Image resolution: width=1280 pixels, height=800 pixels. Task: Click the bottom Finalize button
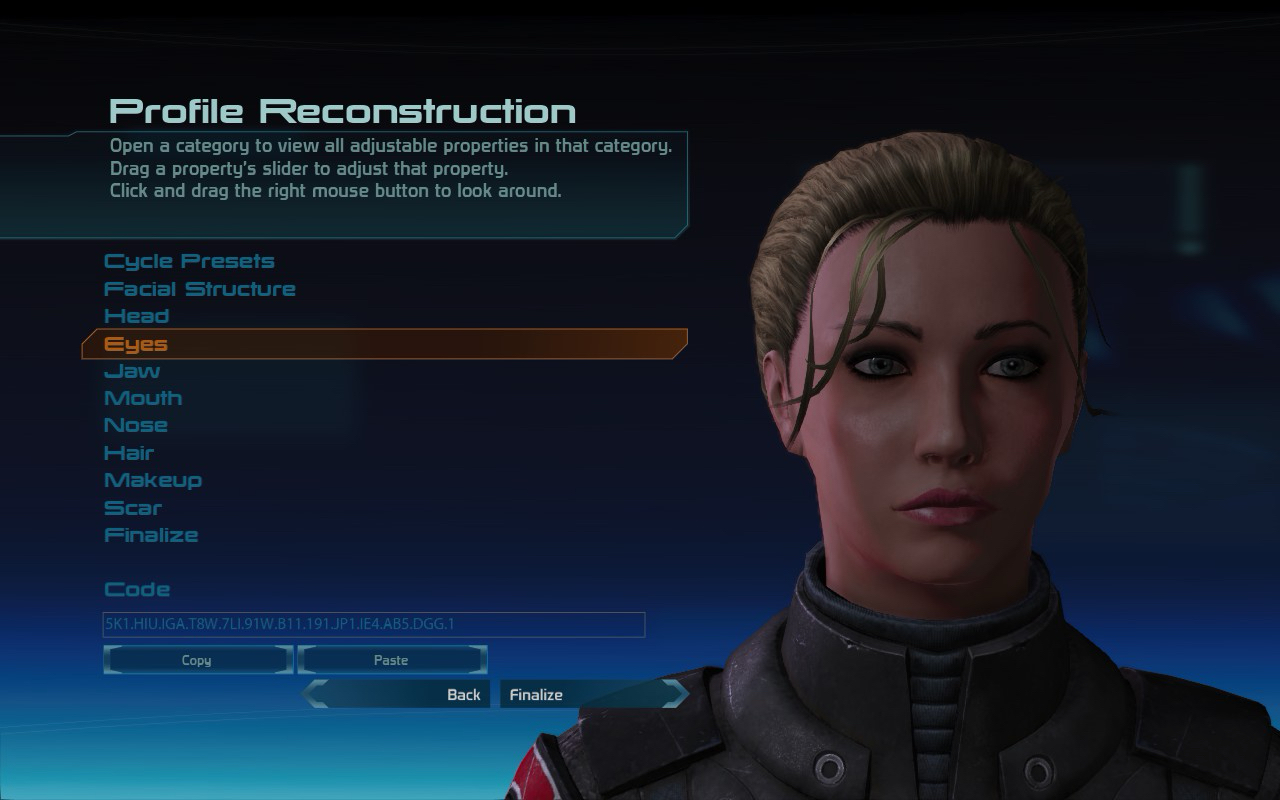590,694
